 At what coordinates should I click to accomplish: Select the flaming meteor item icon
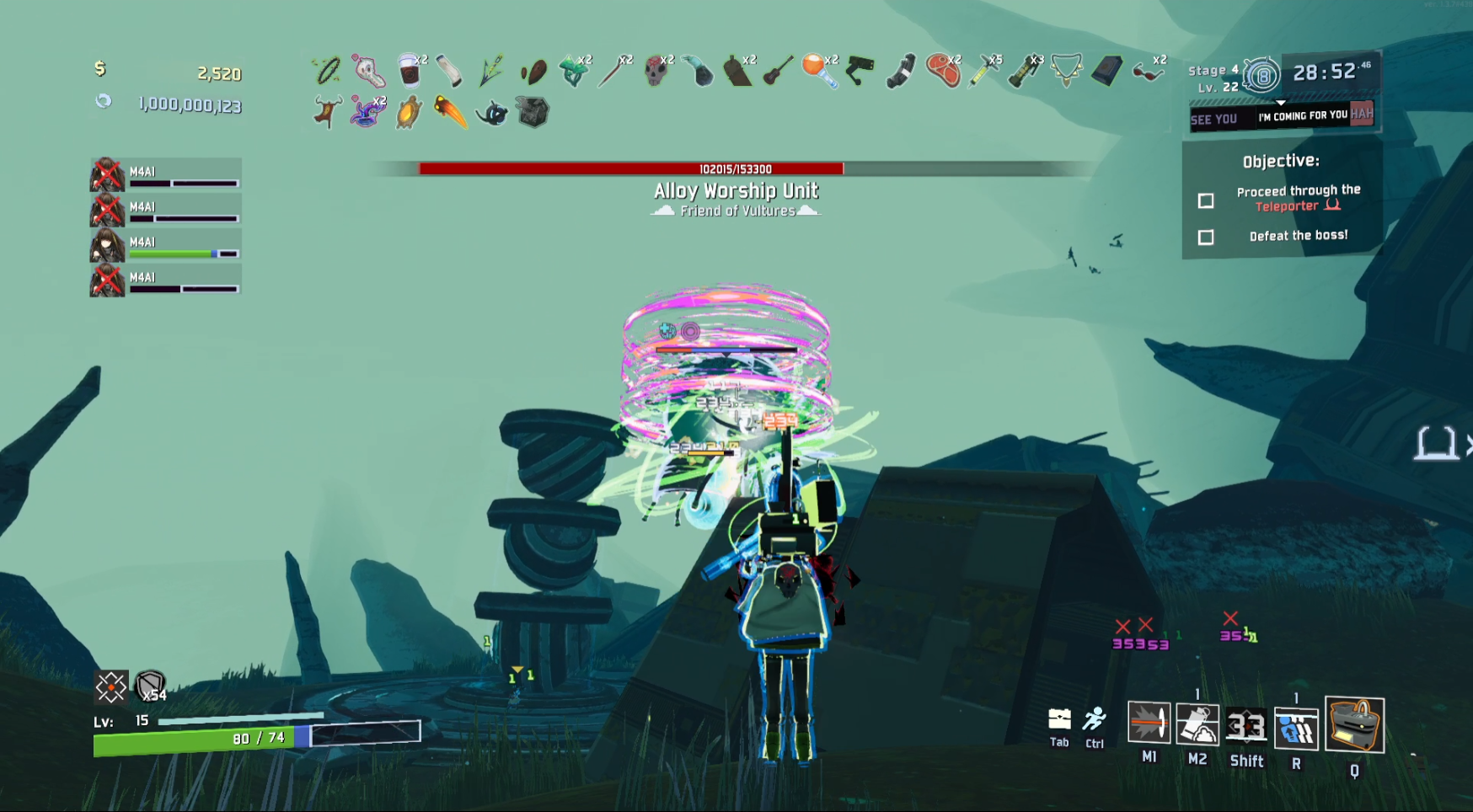click(x=451, y=112)
